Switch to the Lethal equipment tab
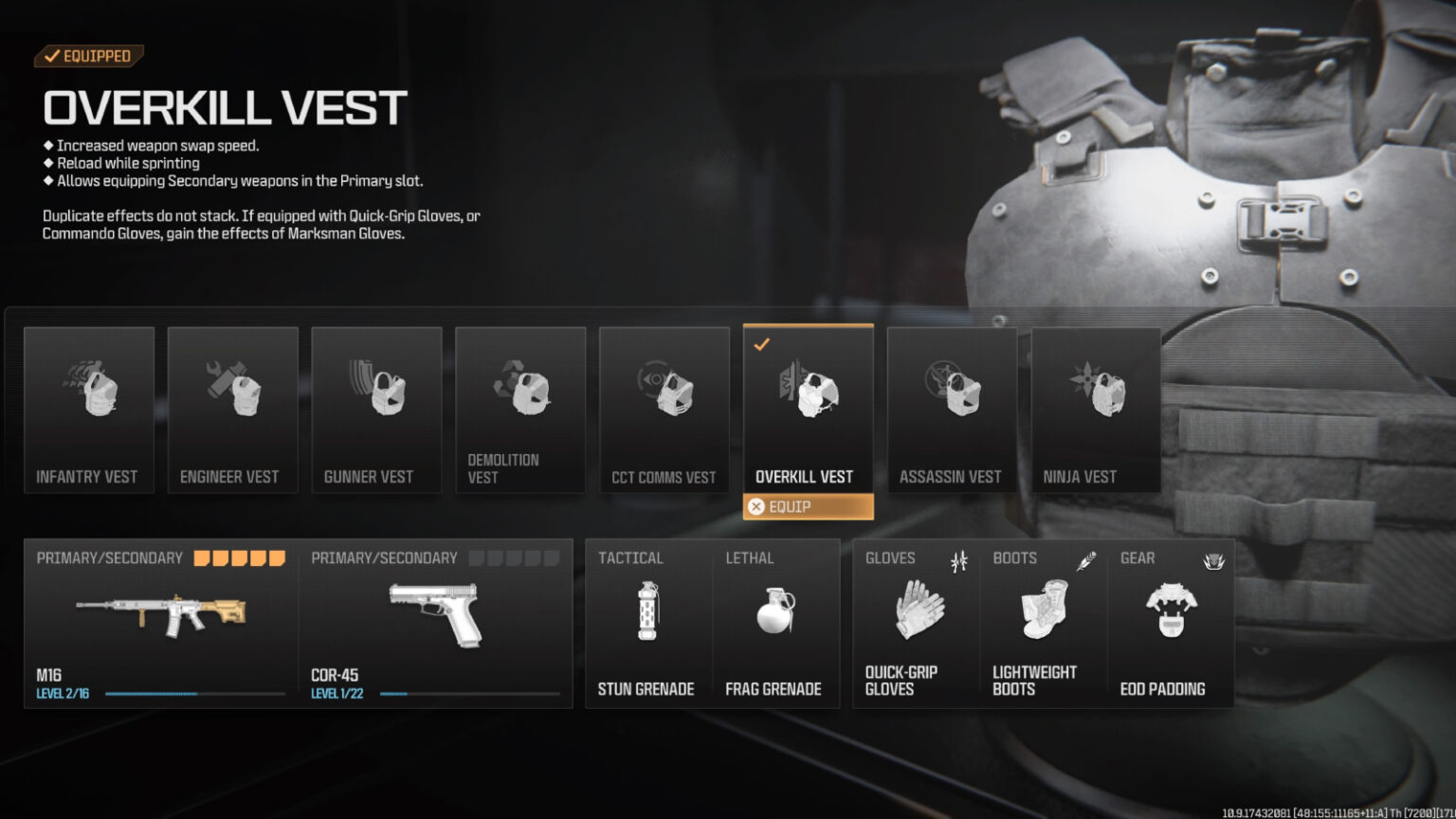The image size is (1456, 819). coord(750,558)
